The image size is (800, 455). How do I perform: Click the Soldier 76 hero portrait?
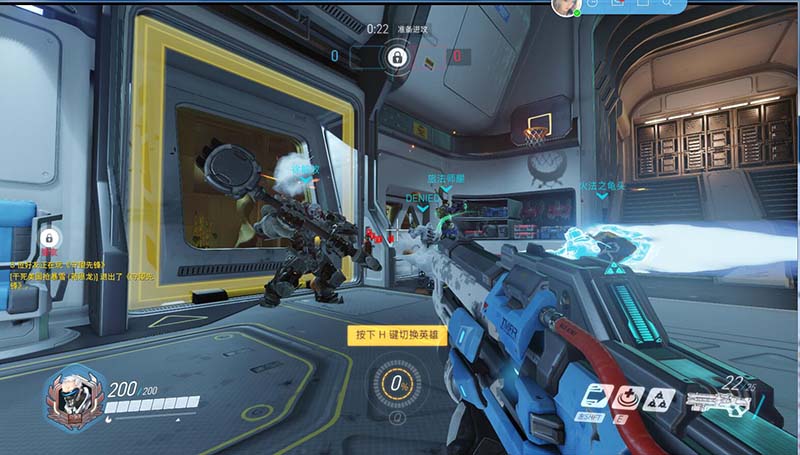point(72,396)
